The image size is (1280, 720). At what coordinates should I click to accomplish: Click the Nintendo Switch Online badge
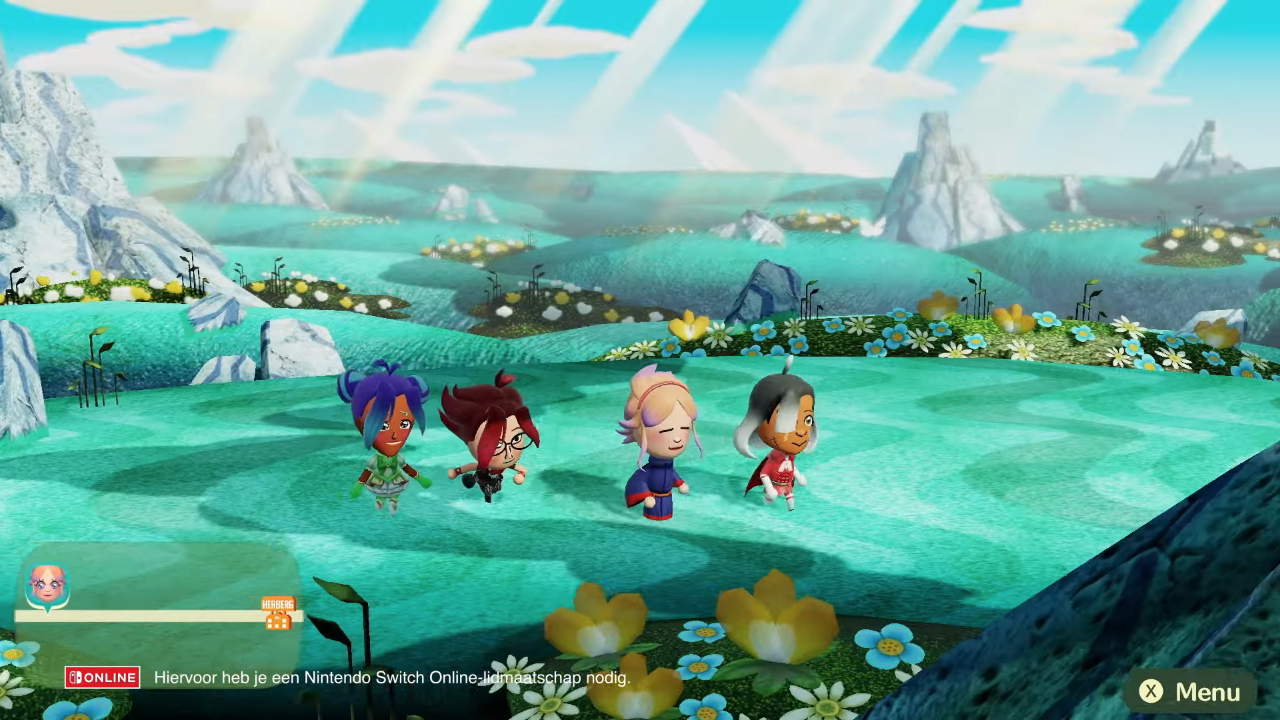point(102,677)
